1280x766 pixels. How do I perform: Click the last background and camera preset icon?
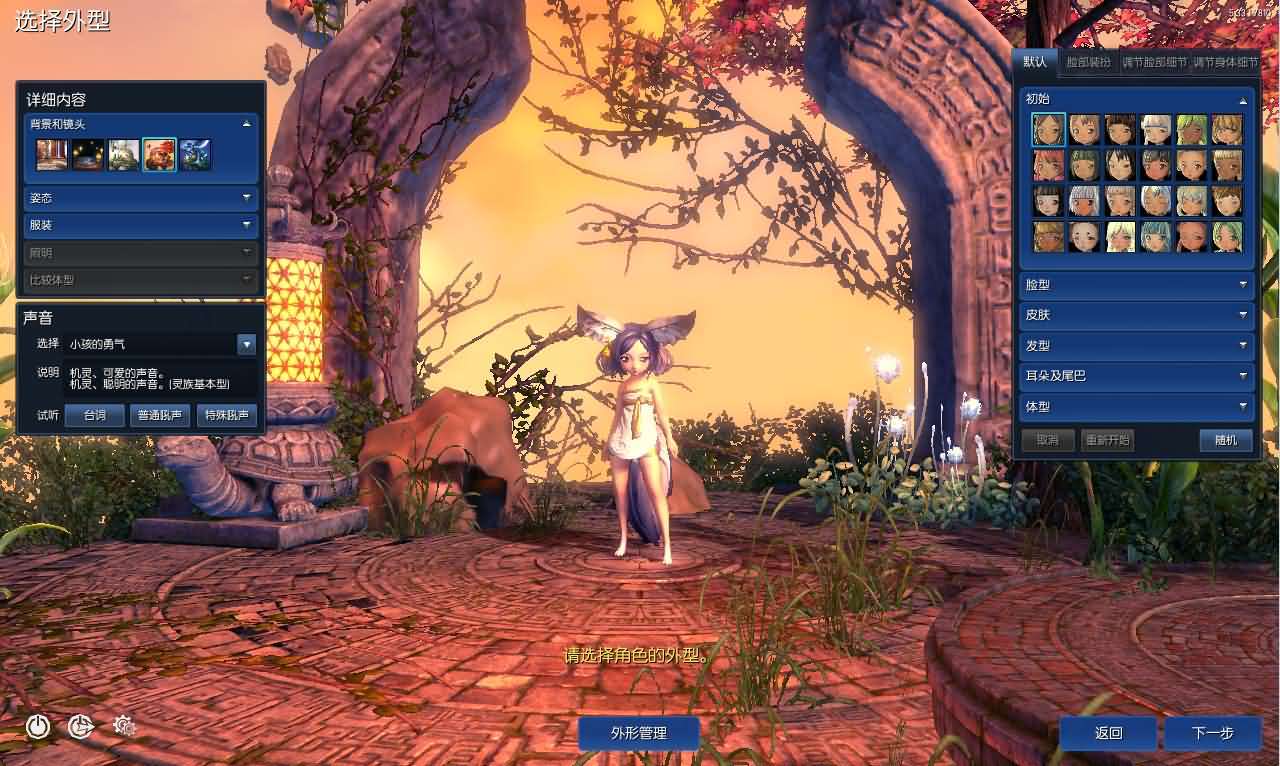coord(196,154)
